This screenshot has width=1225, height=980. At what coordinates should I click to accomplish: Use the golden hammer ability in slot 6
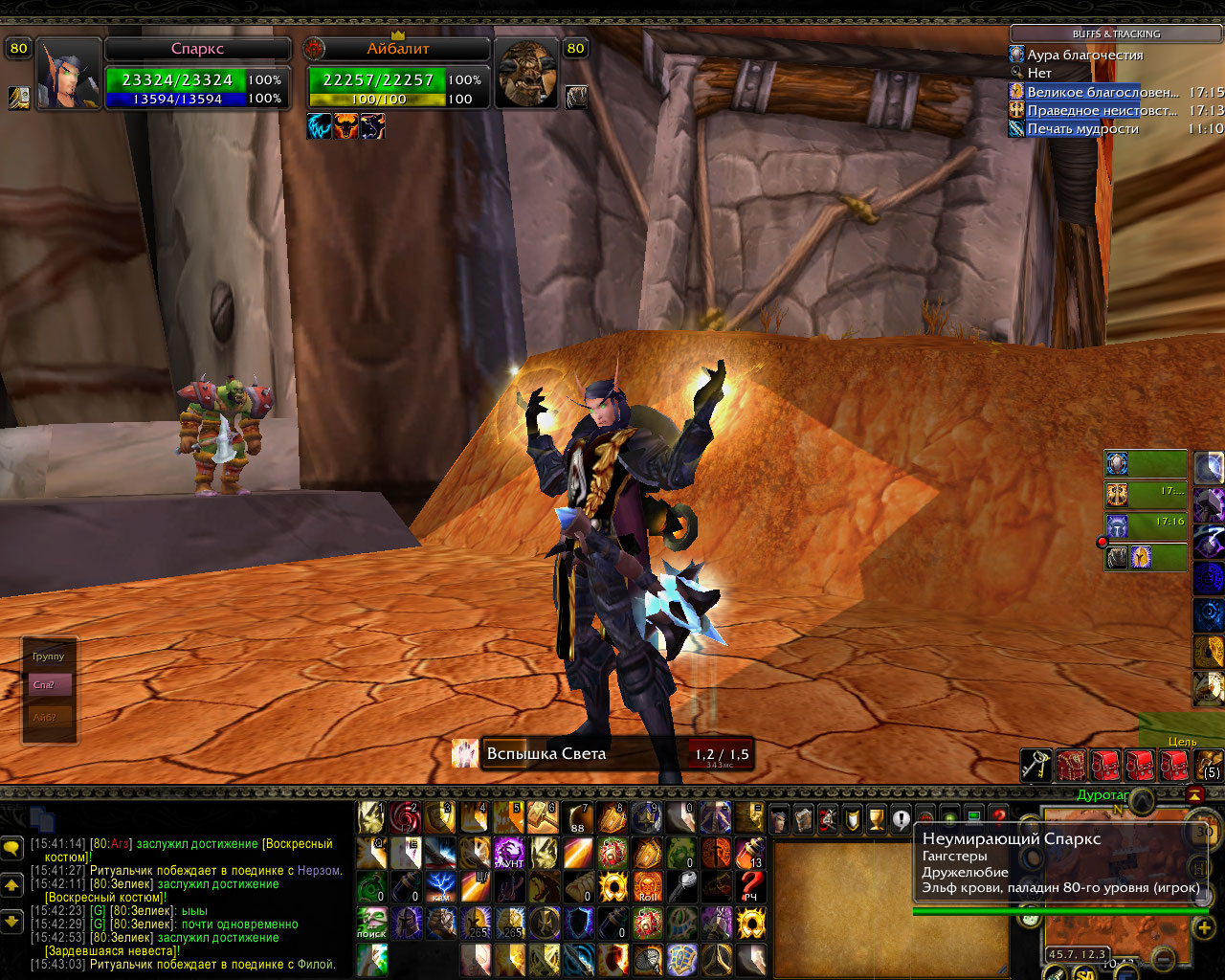544,818
